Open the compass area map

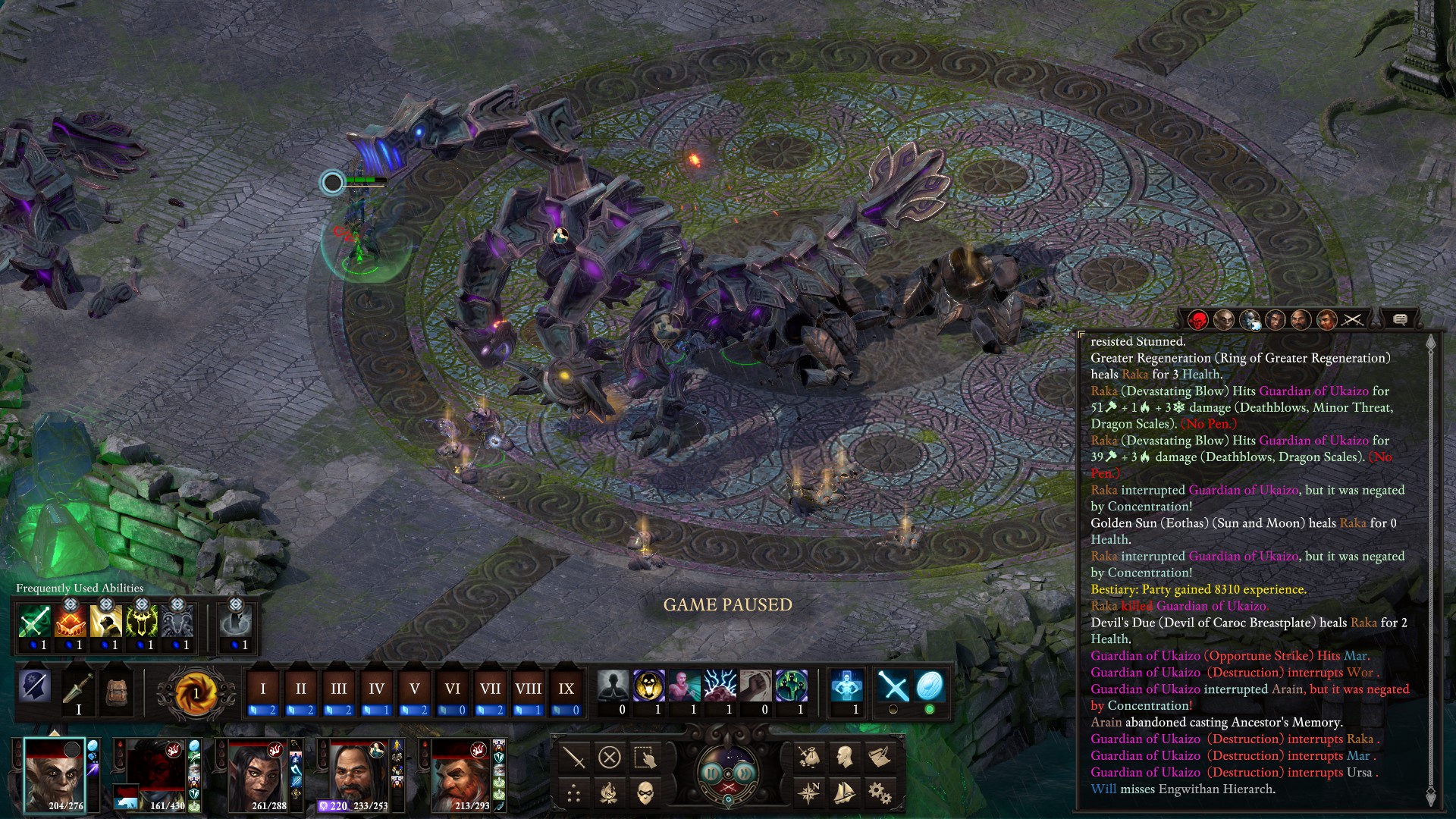pyautogui.click(x=808, y=793)
